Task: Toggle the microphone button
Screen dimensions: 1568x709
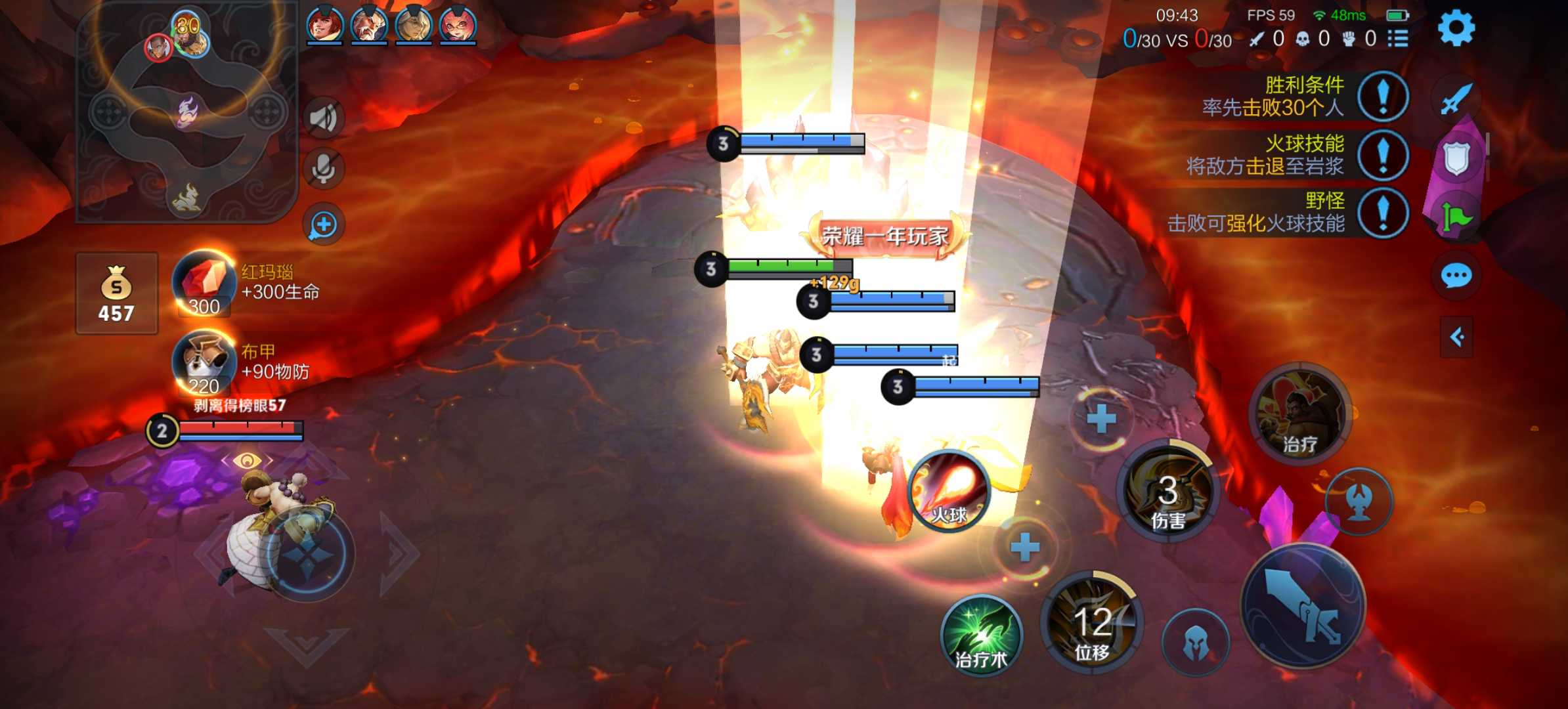Action: [323, 169]
